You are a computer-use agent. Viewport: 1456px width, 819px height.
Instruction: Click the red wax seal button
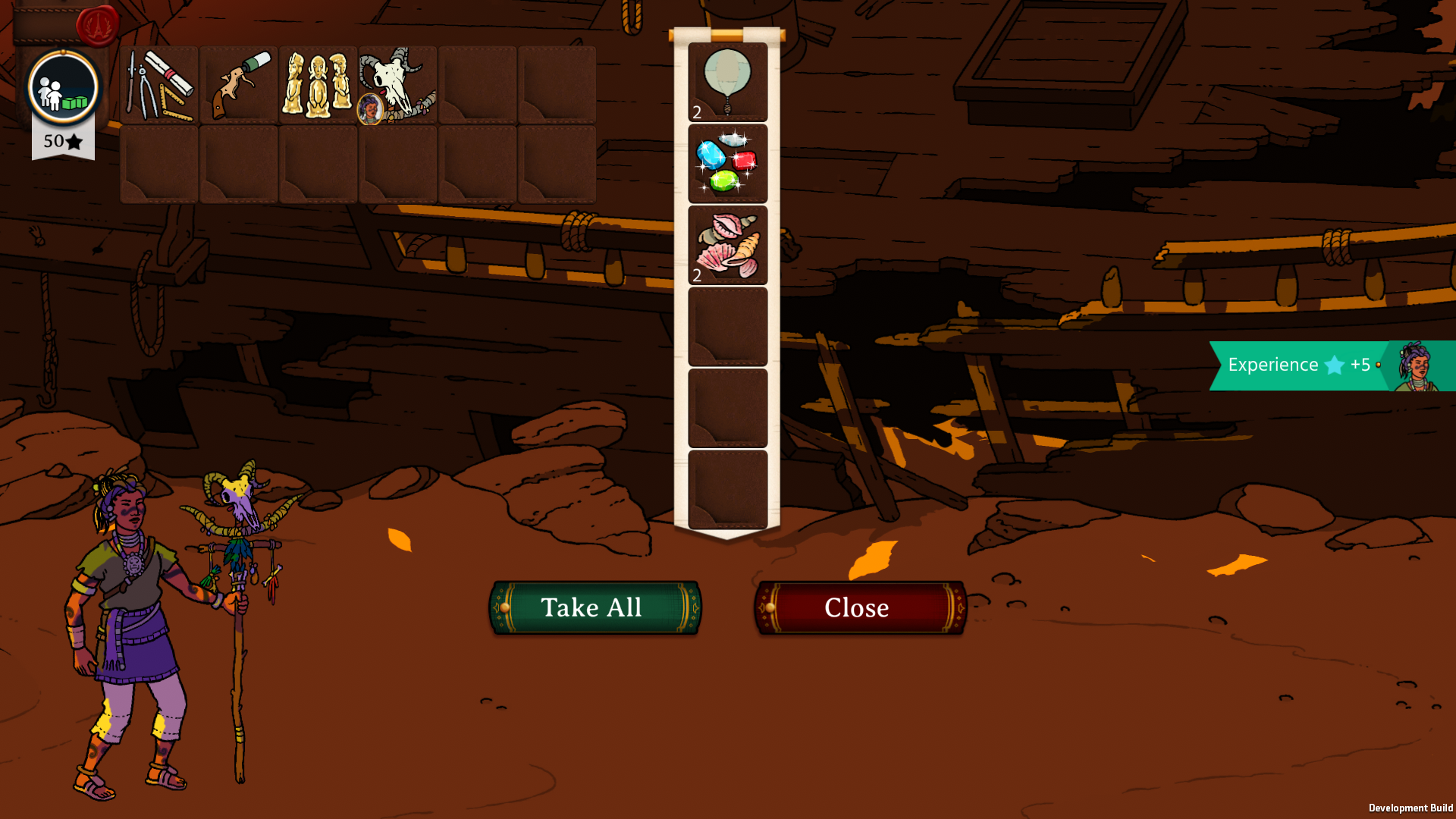coord(97,26)
